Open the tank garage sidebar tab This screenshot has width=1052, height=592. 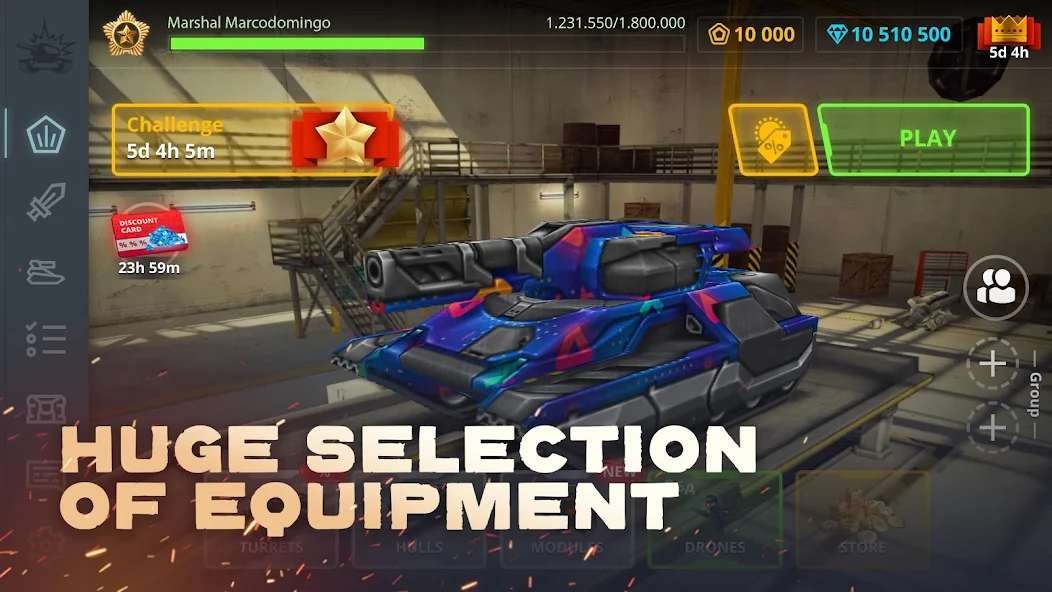[46, 272]
